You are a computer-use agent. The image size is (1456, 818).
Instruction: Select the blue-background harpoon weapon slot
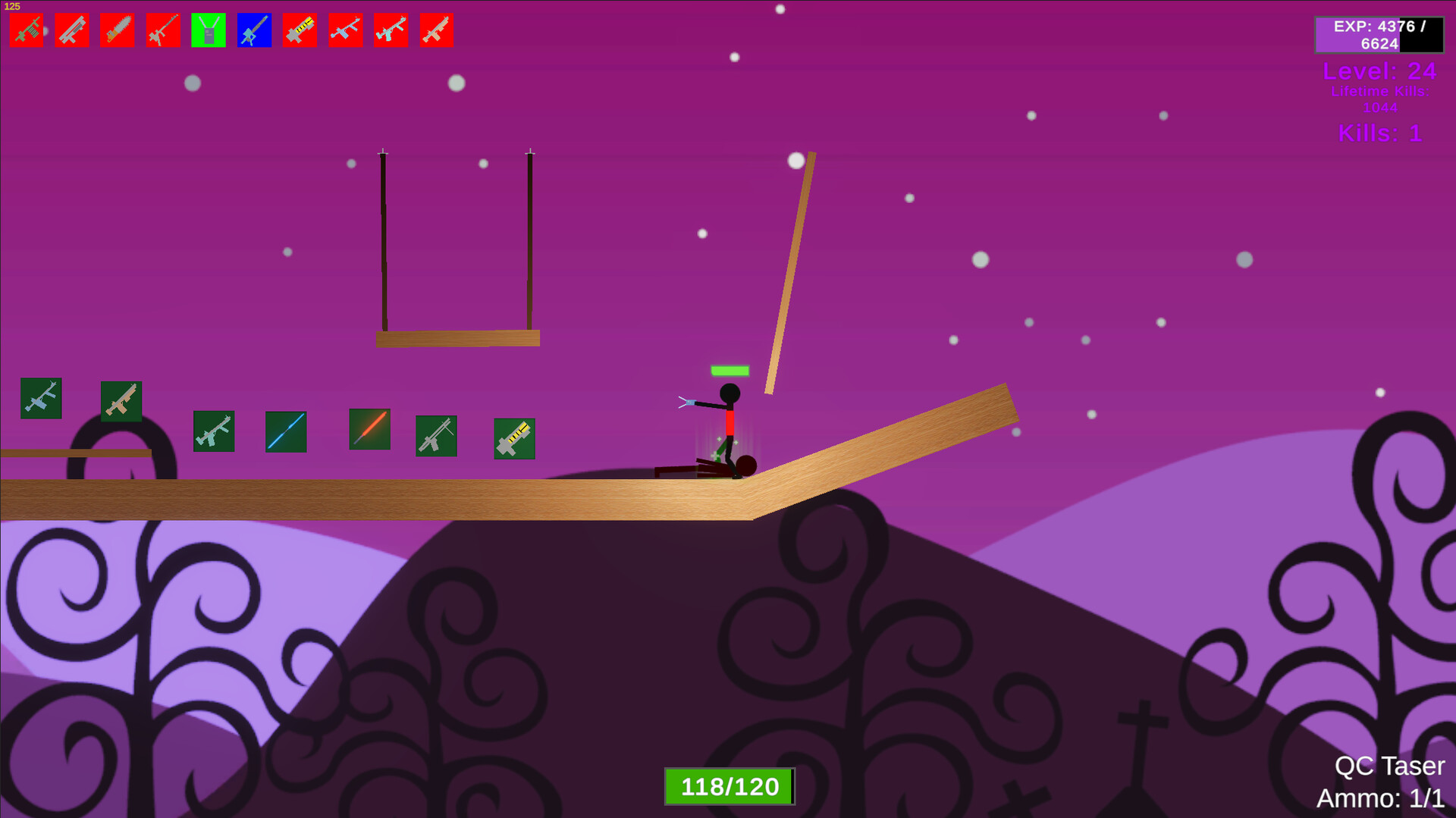254,30
